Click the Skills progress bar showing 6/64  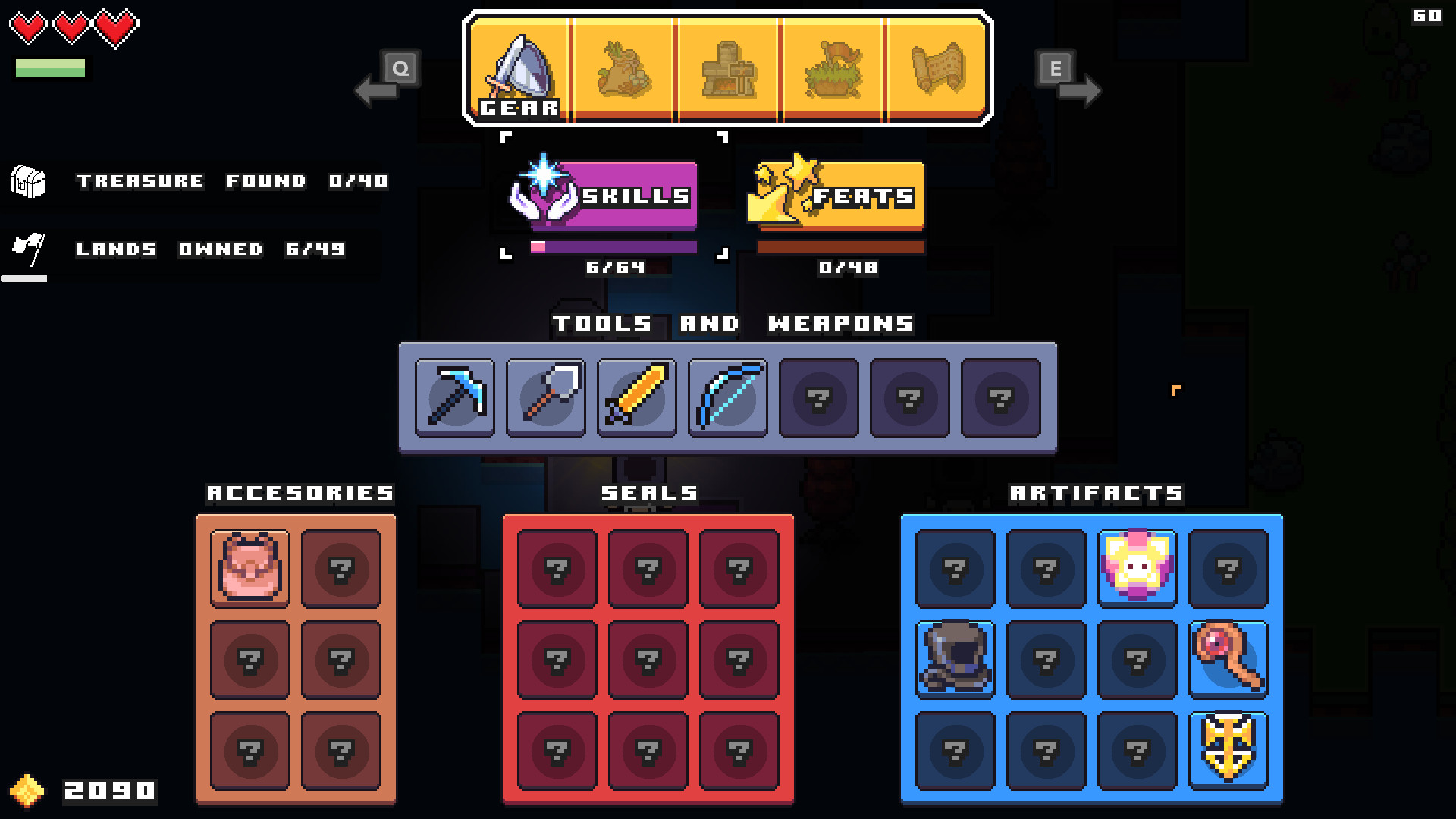(x=616, y=246)
